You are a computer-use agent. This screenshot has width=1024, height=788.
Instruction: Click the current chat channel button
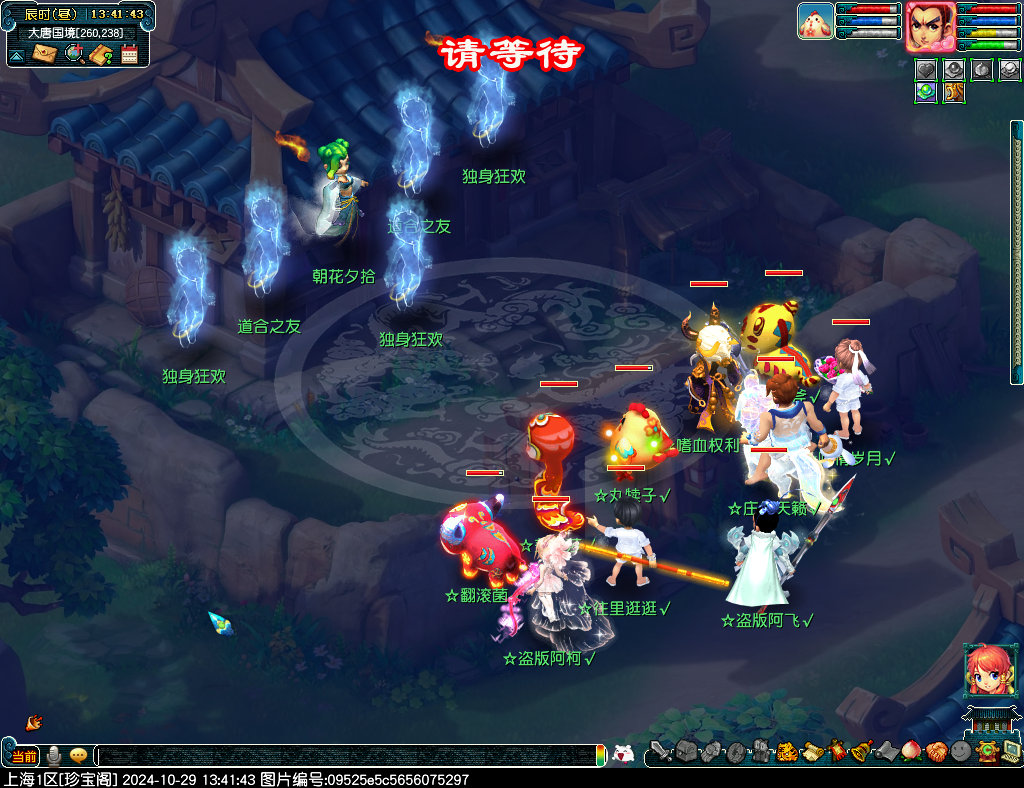point(23,755)
